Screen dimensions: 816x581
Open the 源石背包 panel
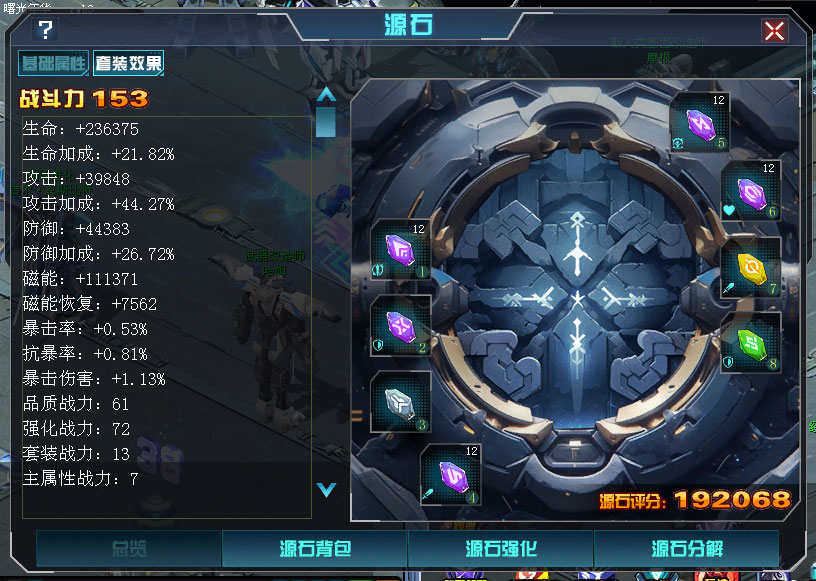pos(314,549)
